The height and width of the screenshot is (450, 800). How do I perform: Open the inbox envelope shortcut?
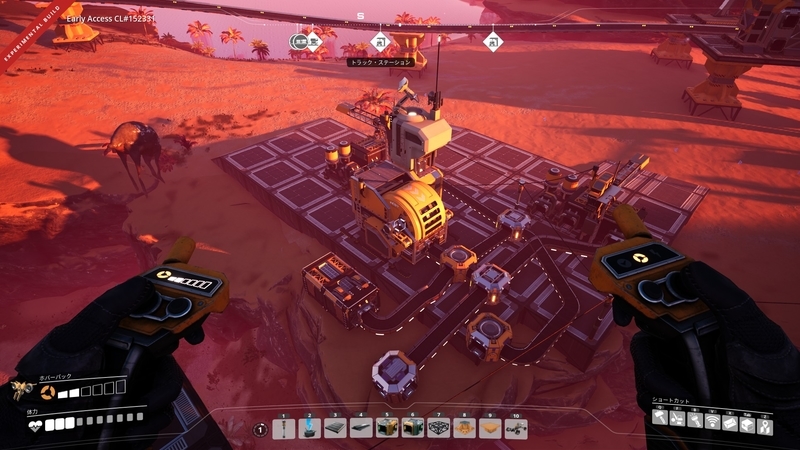click(x=731, y=424)
